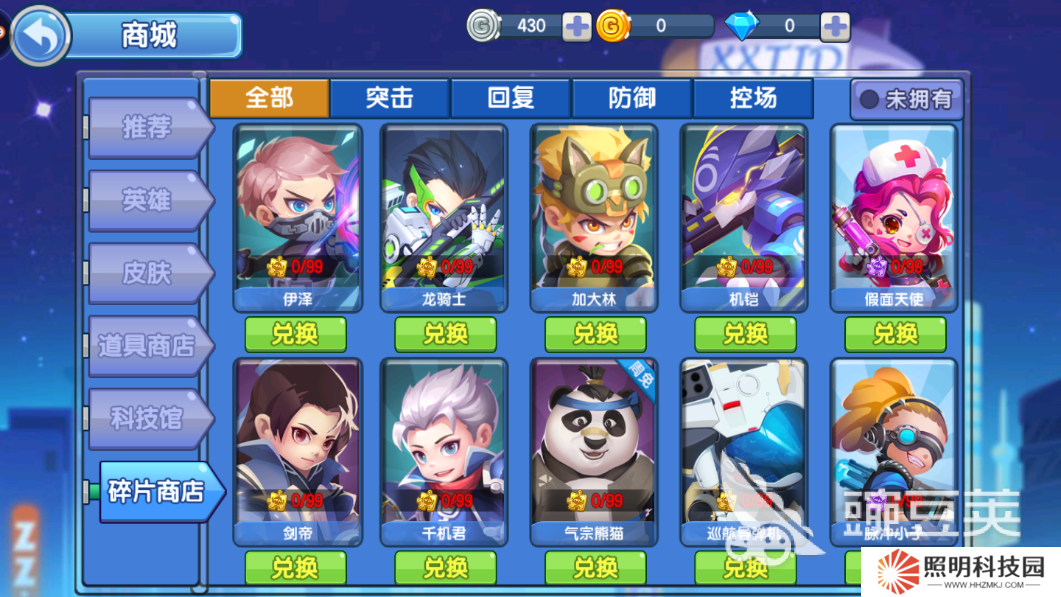Open the 英雄 shop category

click(148, 200)
